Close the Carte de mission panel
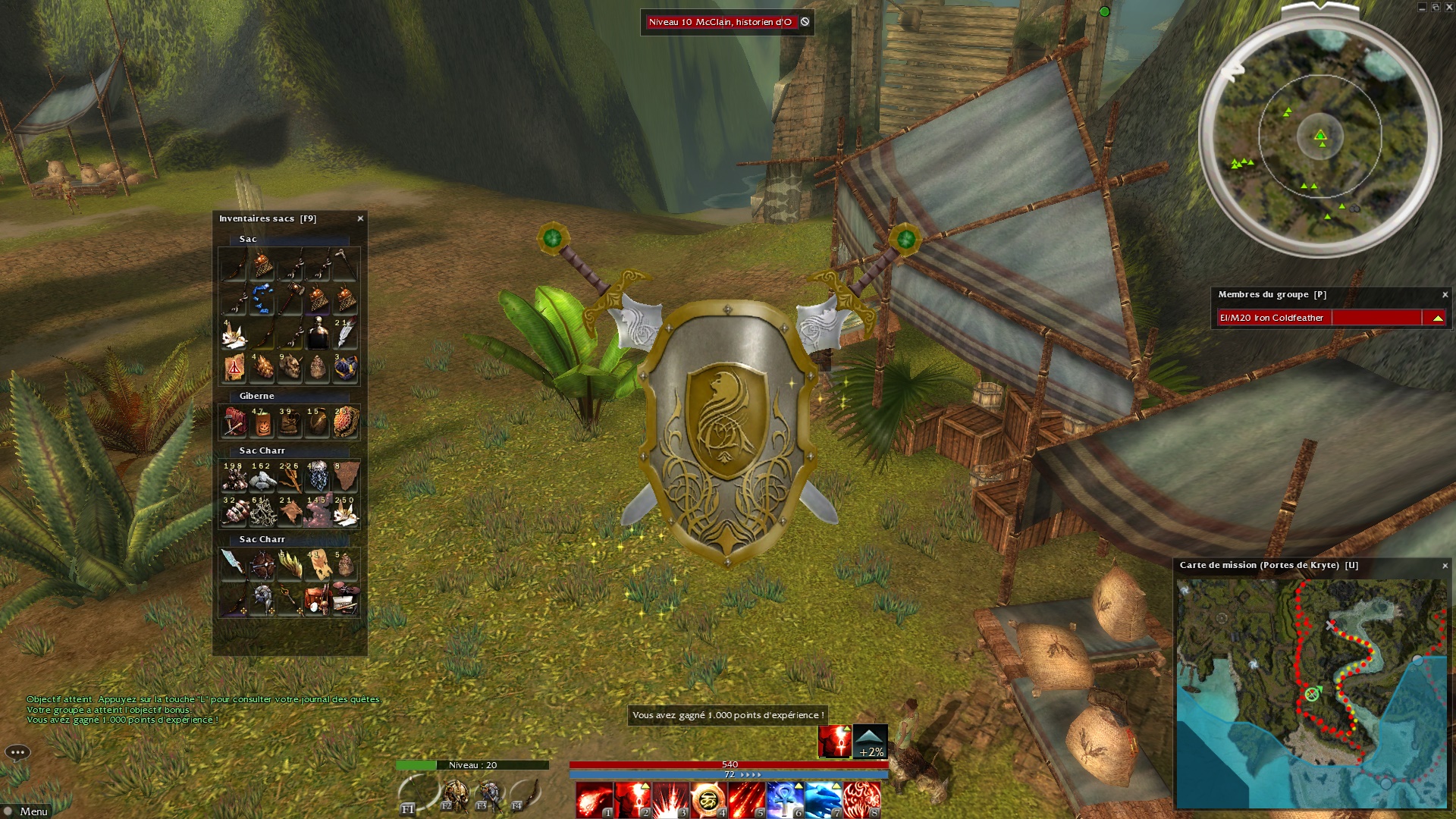1456x819 pixels. (x=1445, y=566)
